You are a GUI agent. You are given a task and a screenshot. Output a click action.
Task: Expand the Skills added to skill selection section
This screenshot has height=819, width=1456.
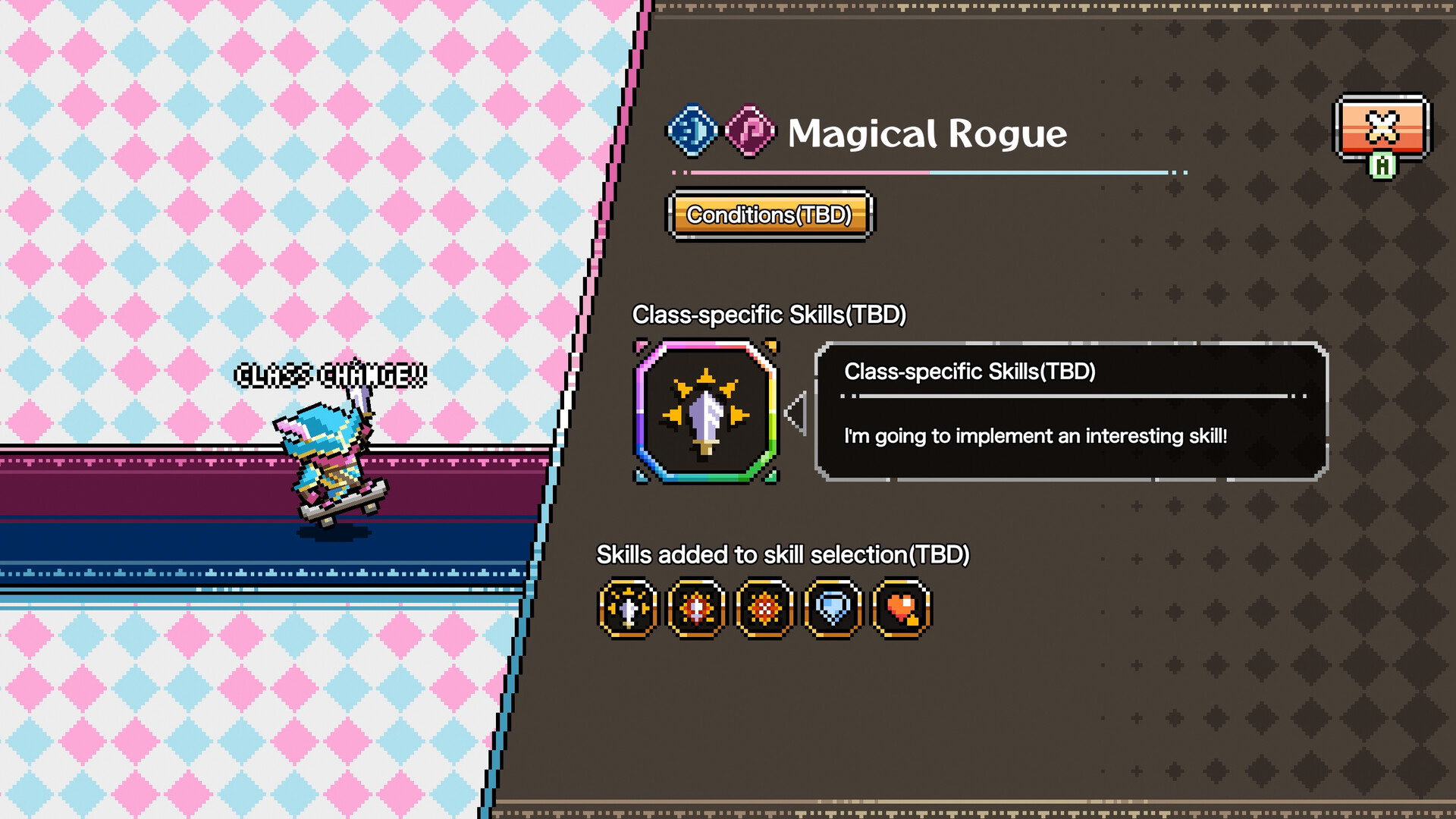pyautogui.click(x=784, y=554)
